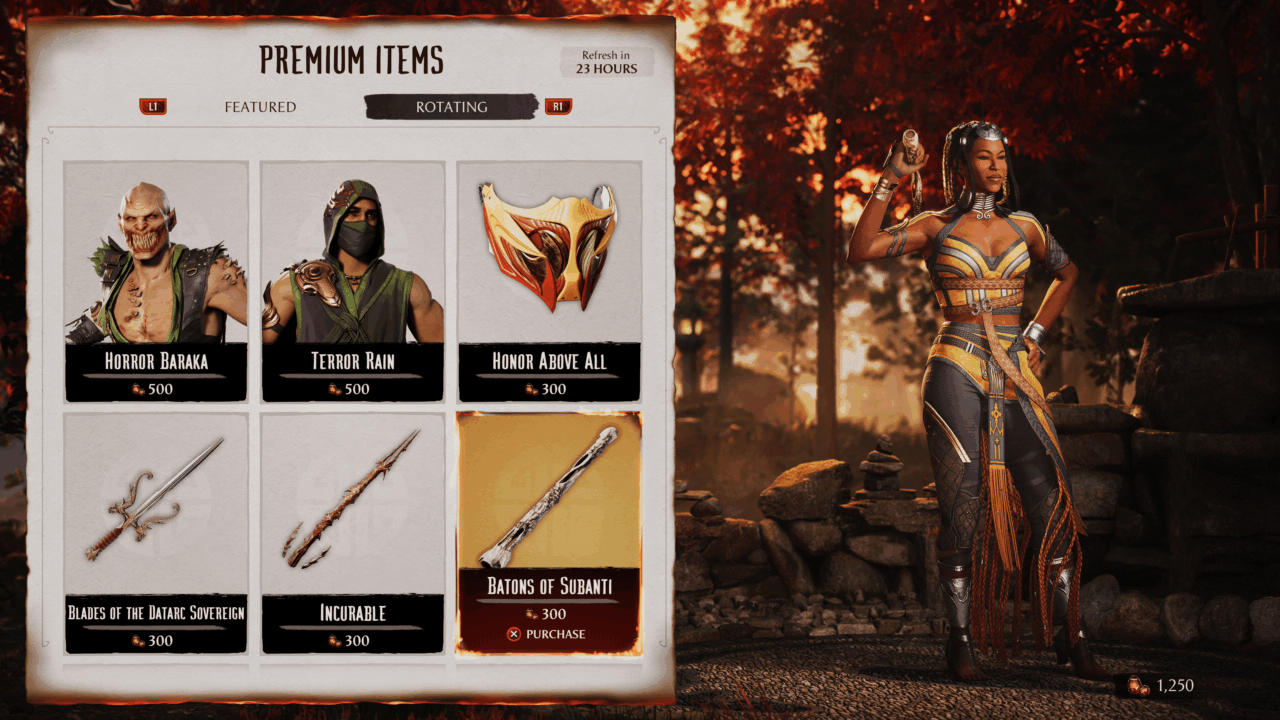Open Blades of the Datarc Sovereign item
This screenshot has height=720, width=1280.
click(x=156, y=533)
